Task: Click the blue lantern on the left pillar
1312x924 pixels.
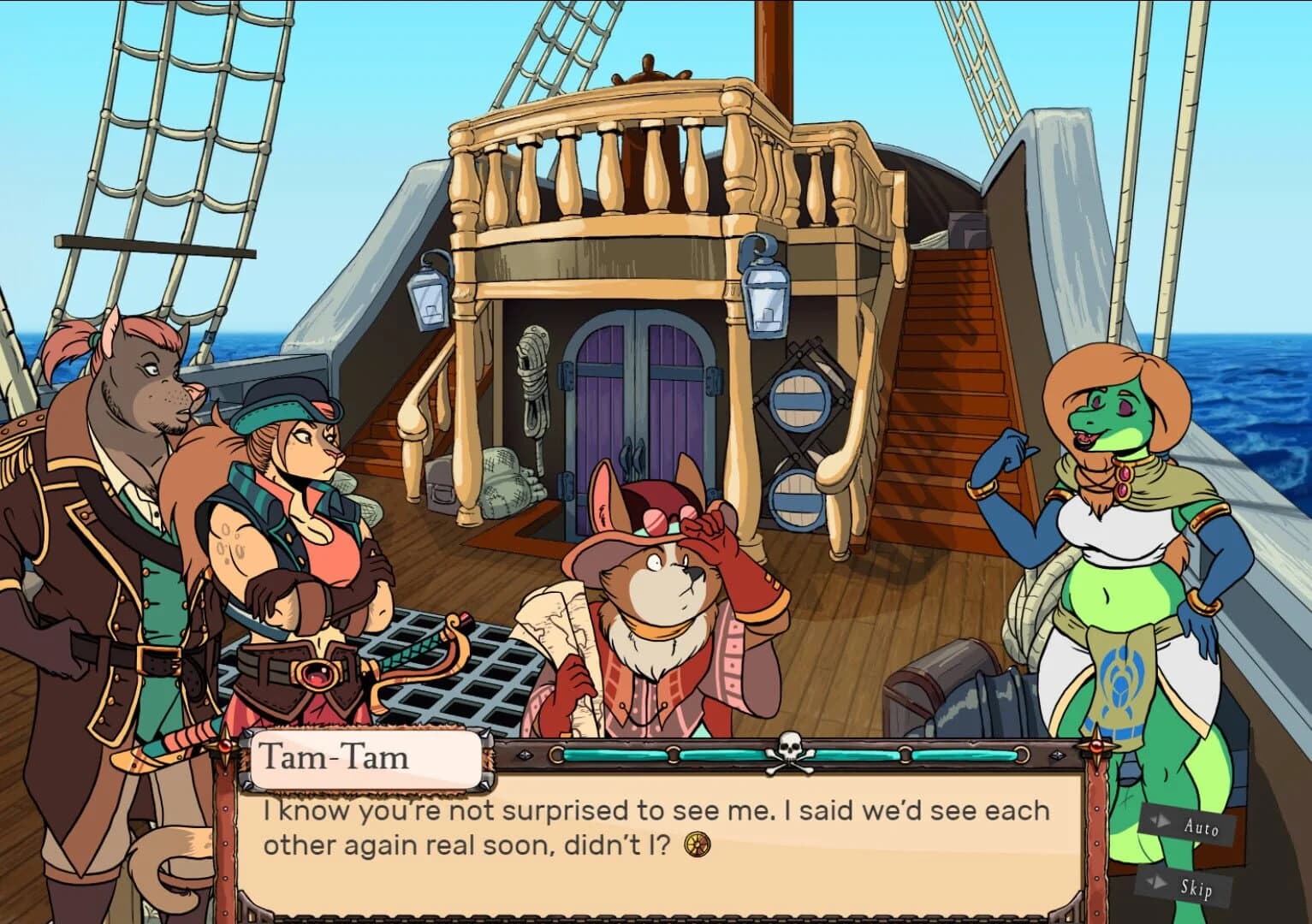Action: pyautogui.click(x=427, y=295)
